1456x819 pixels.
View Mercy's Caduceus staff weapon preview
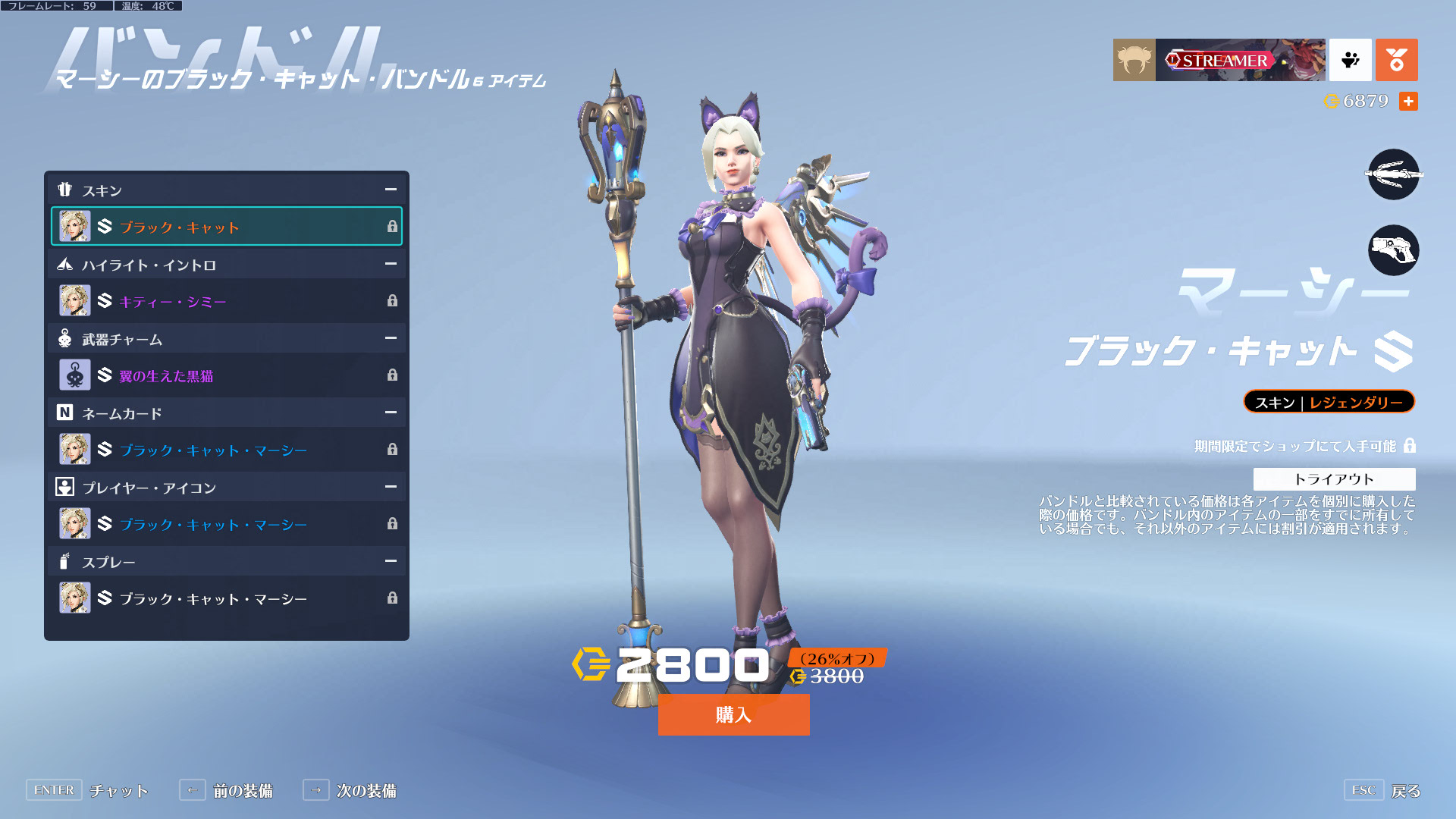[x=1393, y=174]
